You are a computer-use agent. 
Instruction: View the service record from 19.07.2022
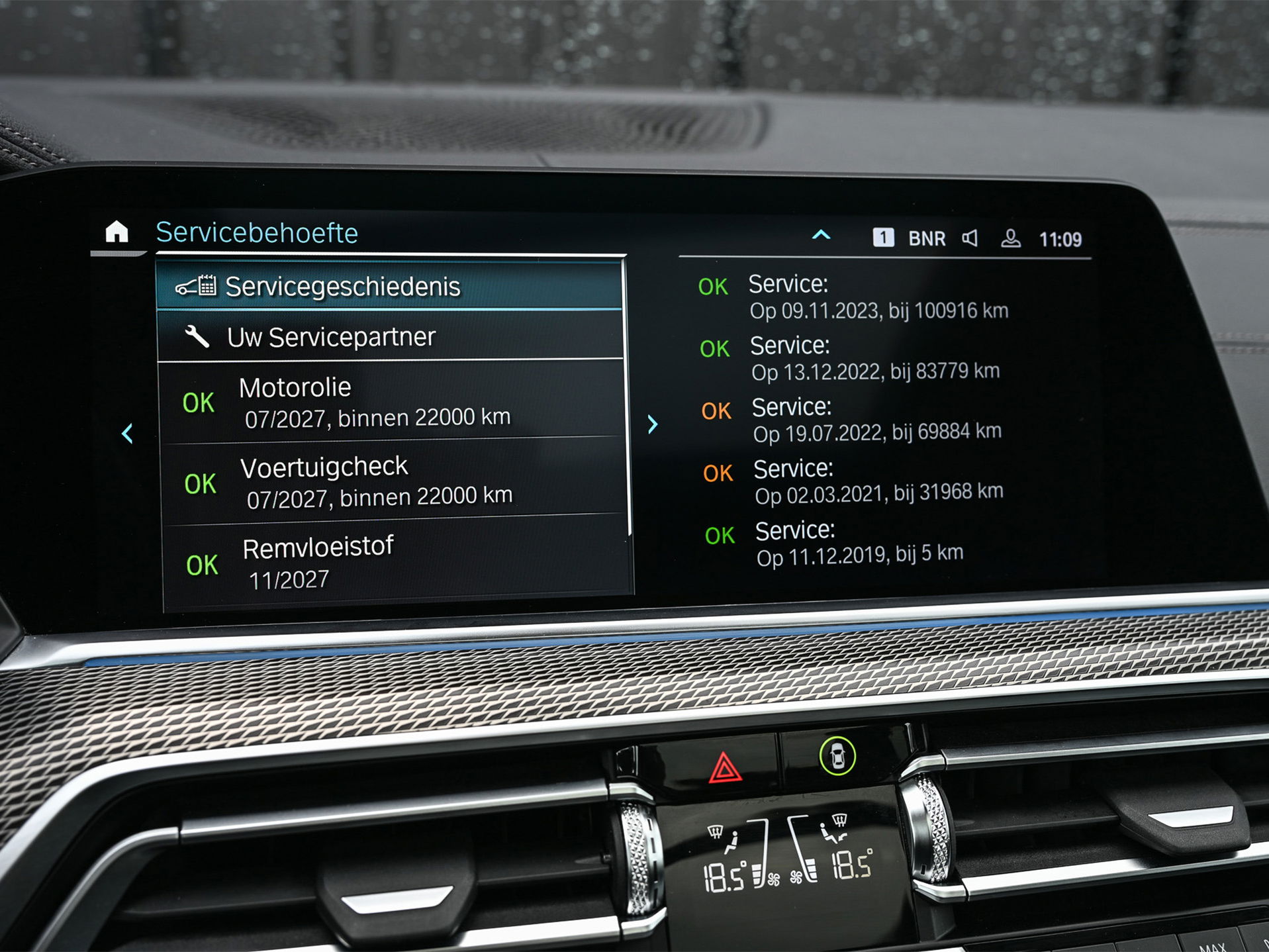876,420
